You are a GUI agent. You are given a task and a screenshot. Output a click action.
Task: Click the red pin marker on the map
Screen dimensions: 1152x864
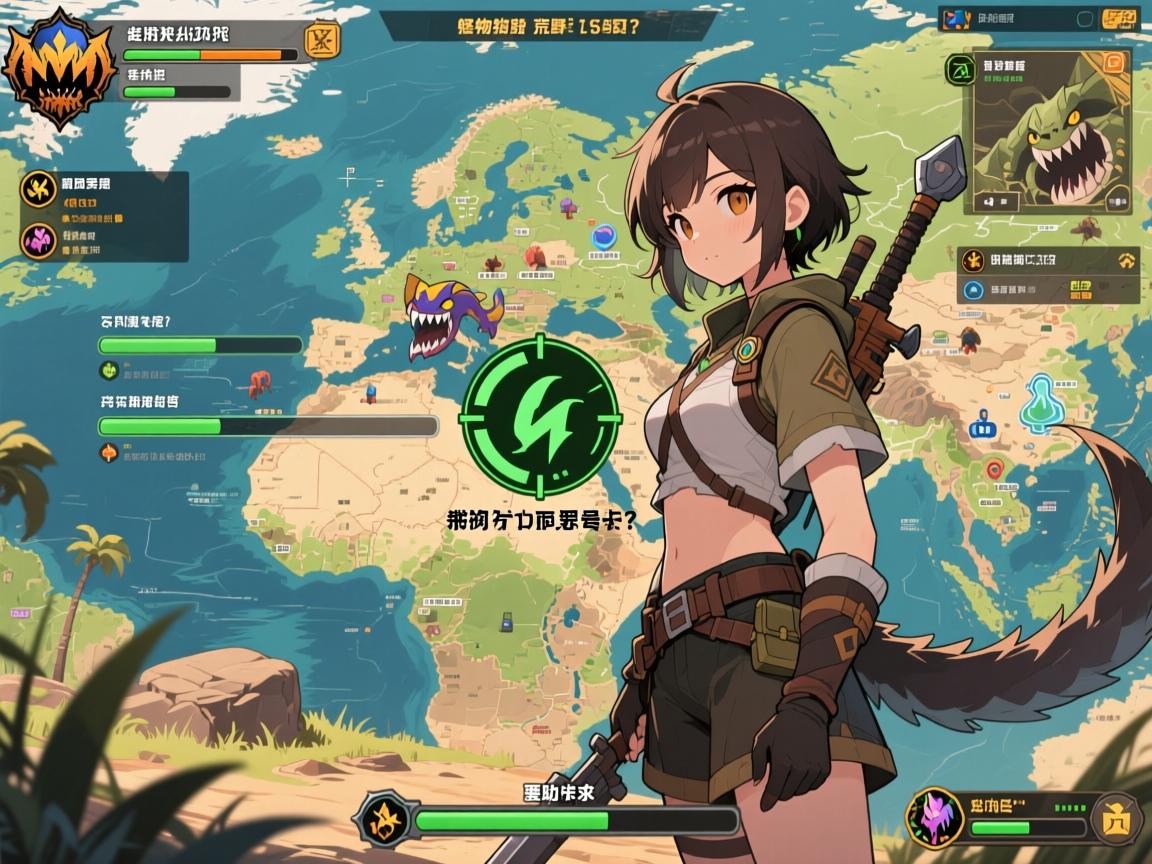coord(994,469)
